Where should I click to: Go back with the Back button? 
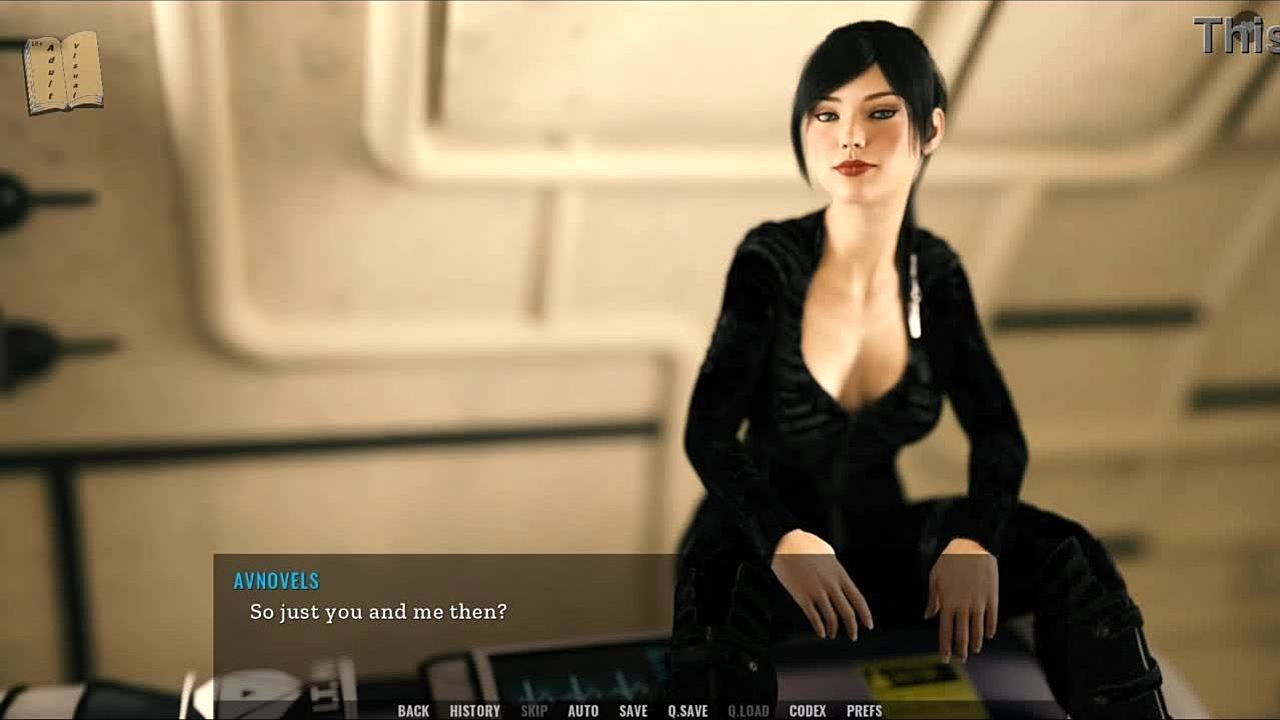[413, 711]
